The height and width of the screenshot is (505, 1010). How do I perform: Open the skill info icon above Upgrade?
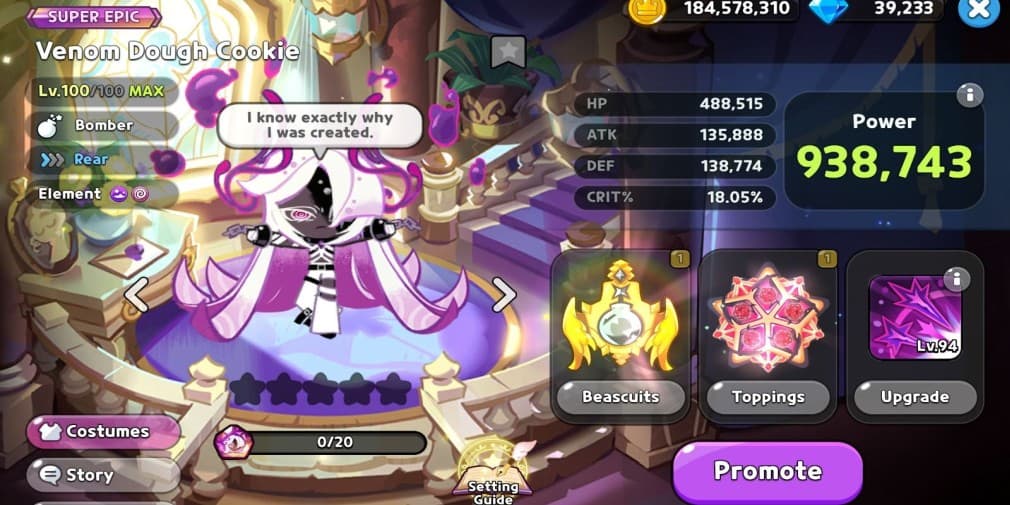point(956,279)
